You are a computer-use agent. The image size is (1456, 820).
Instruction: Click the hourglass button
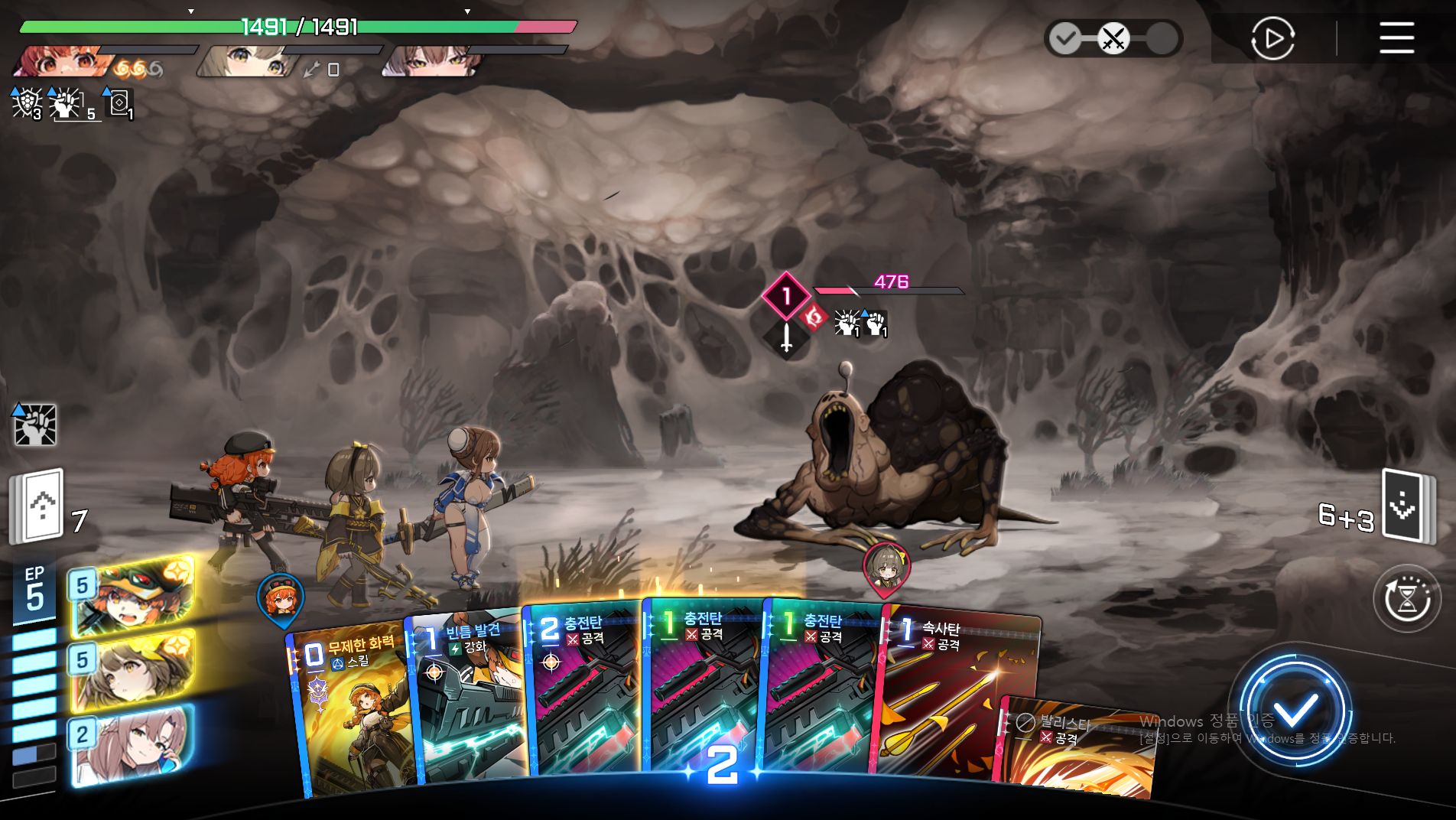1407,598
